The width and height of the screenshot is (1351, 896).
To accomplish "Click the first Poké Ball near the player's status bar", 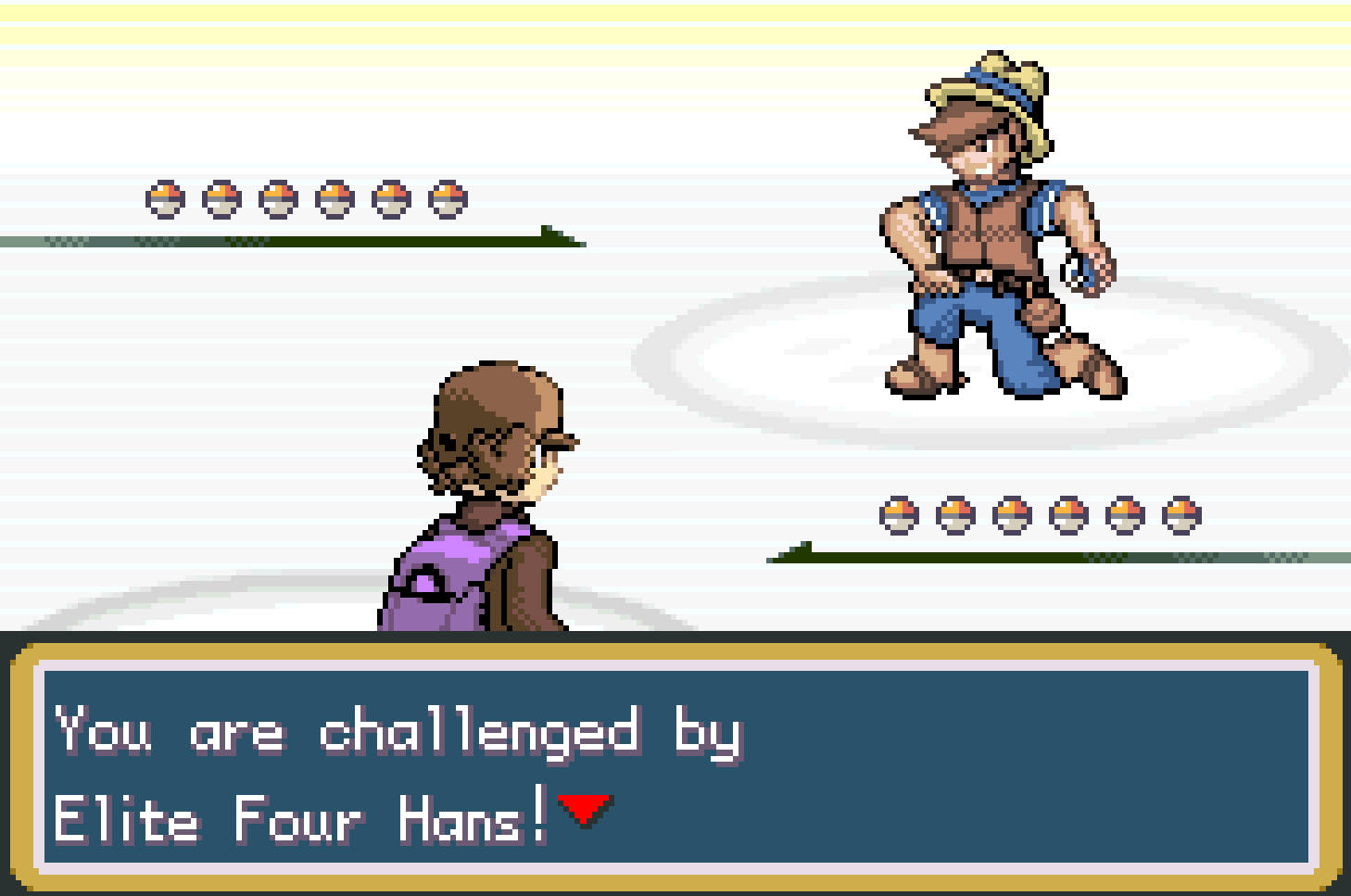I will point(898,511).
